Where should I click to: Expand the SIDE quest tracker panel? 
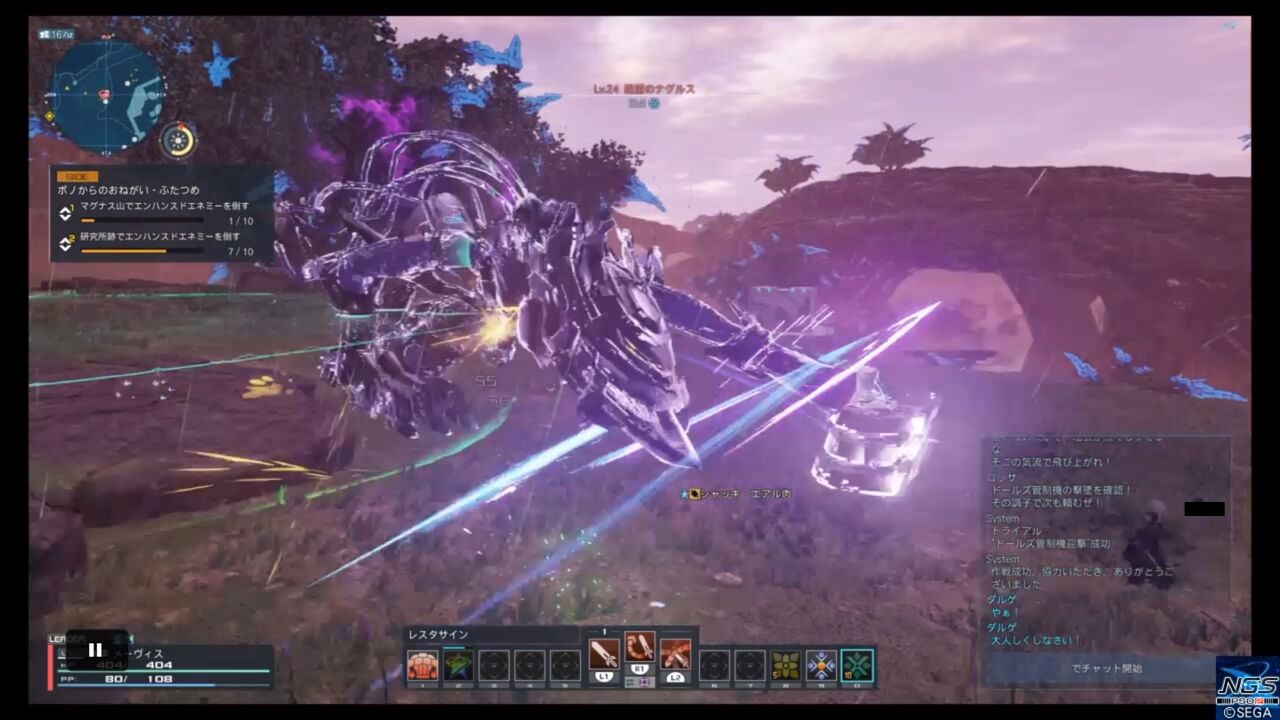pyautogui.click(x=78, y=176)
